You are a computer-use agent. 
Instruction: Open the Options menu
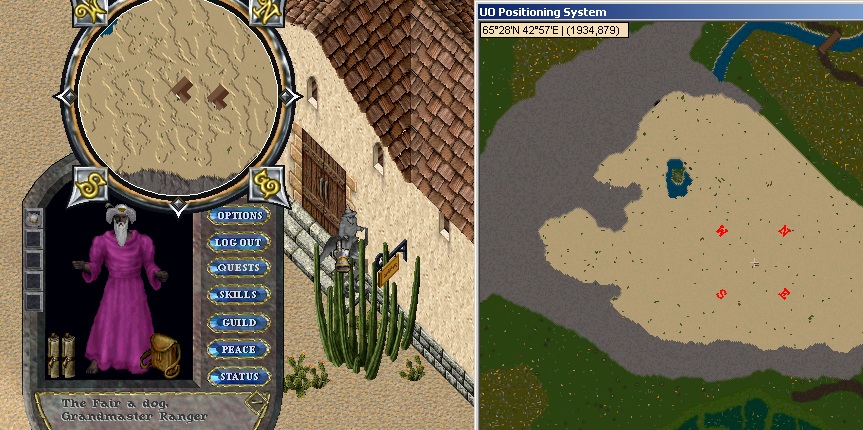pos(238,216)
